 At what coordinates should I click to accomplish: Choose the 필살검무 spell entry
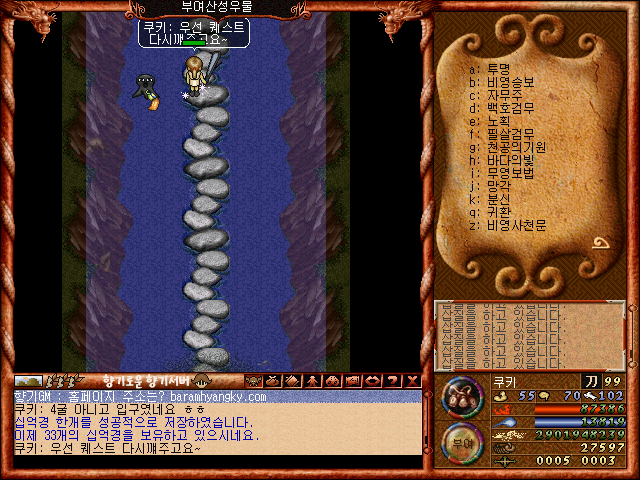(509, 134)
